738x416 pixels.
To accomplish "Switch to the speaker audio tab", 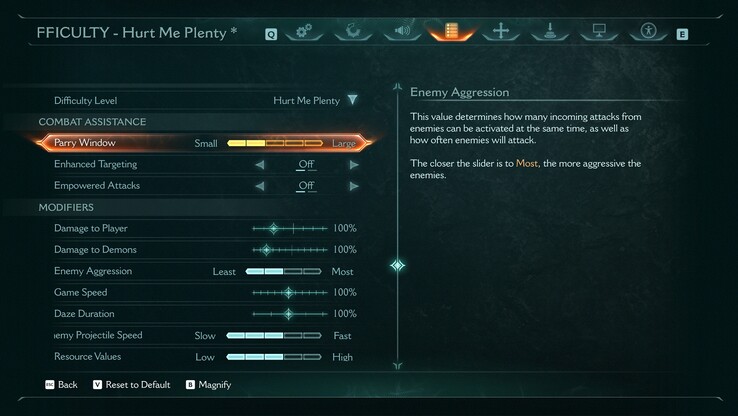I will point(402,31).
